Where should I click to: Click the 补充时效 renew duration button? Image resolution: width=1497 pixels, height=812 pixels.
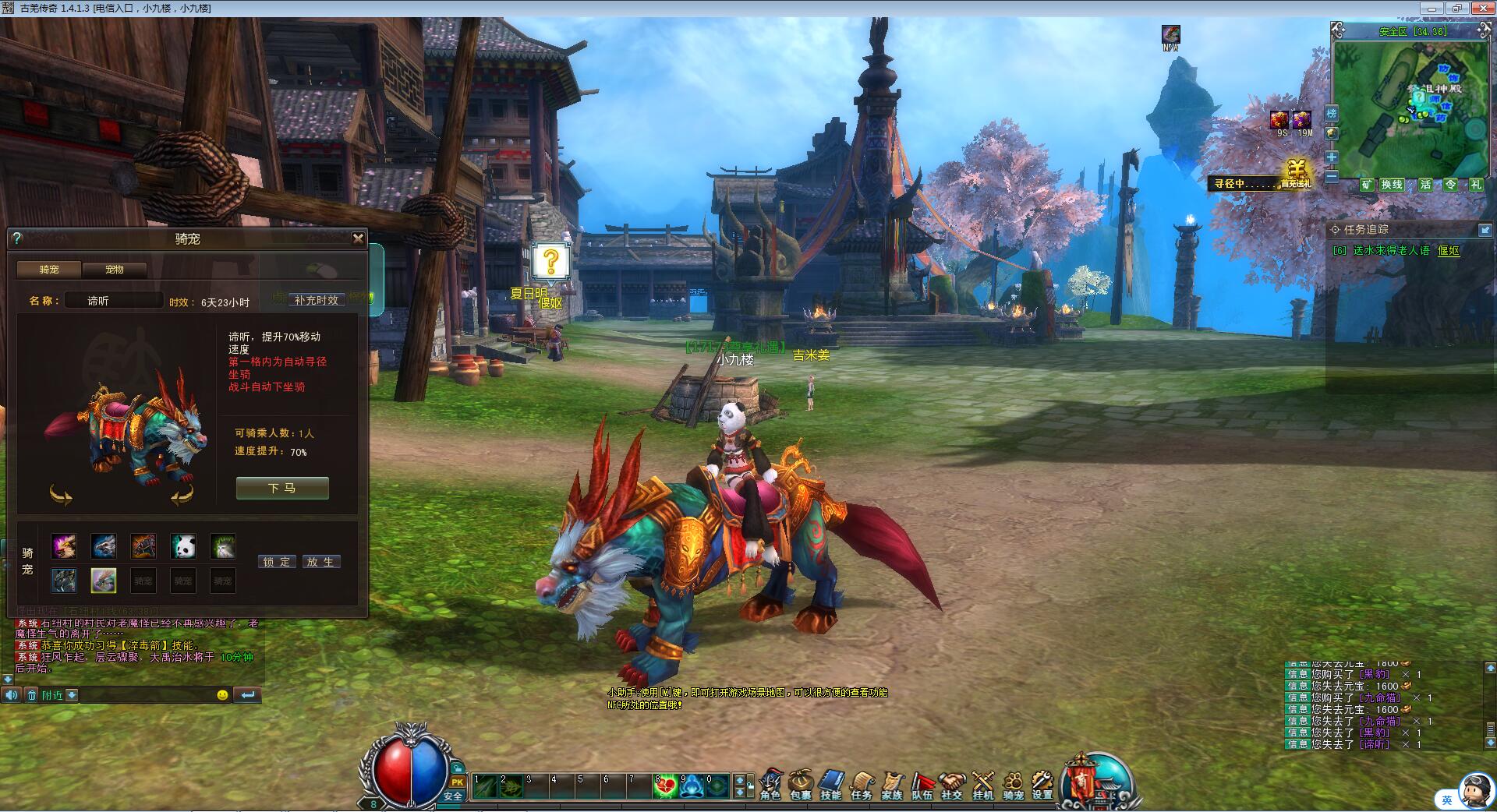(x=317, y=300)
